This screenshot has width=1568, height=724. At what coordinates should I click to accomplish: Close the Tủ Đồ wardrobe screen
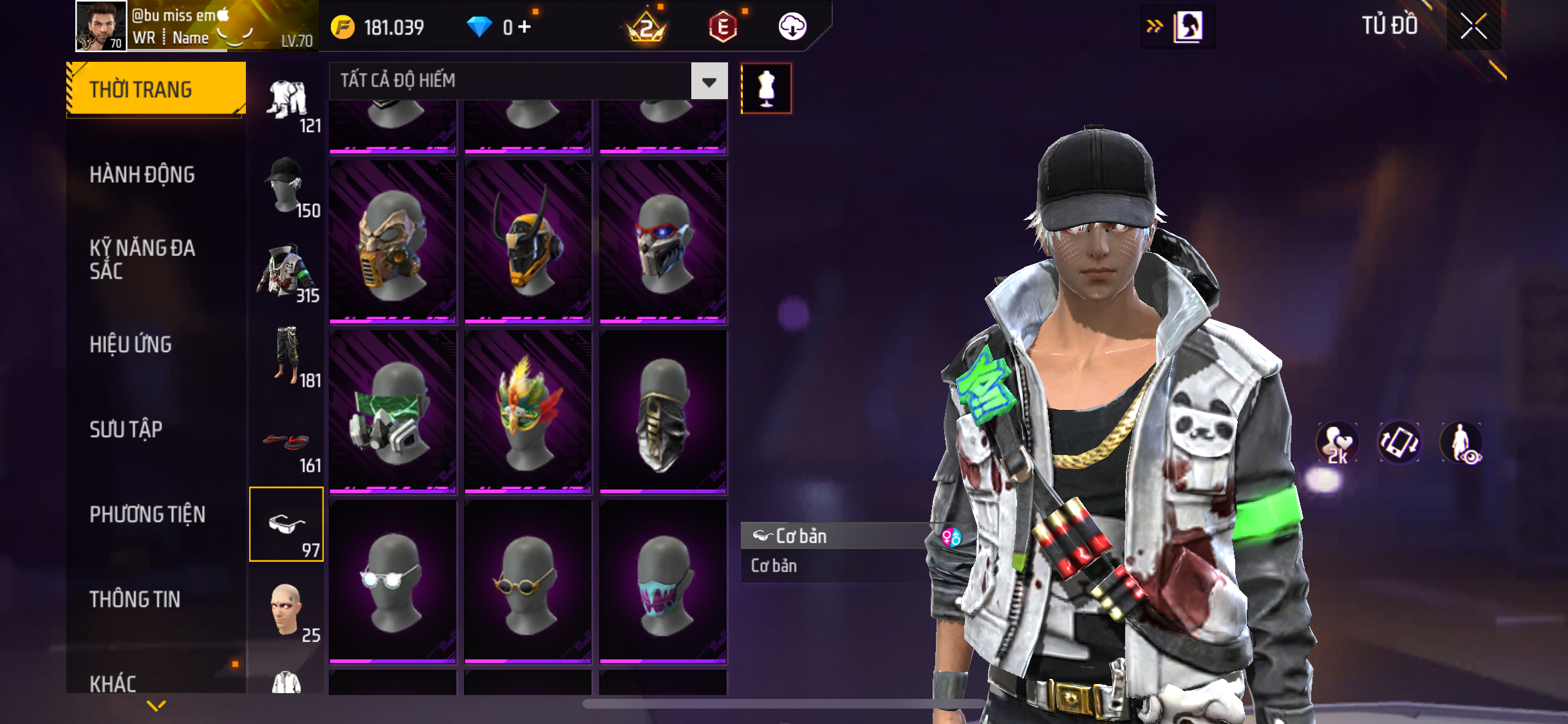click(1473, 26)
